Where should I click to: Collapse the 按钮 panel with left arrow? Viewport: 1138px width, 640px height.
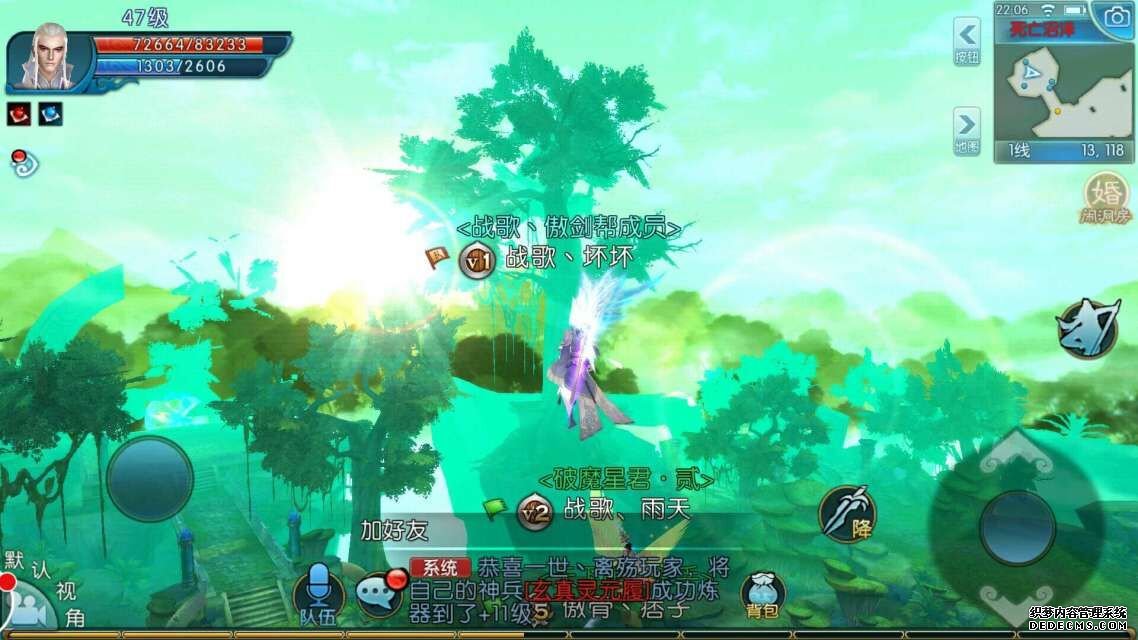pos(967,40)
